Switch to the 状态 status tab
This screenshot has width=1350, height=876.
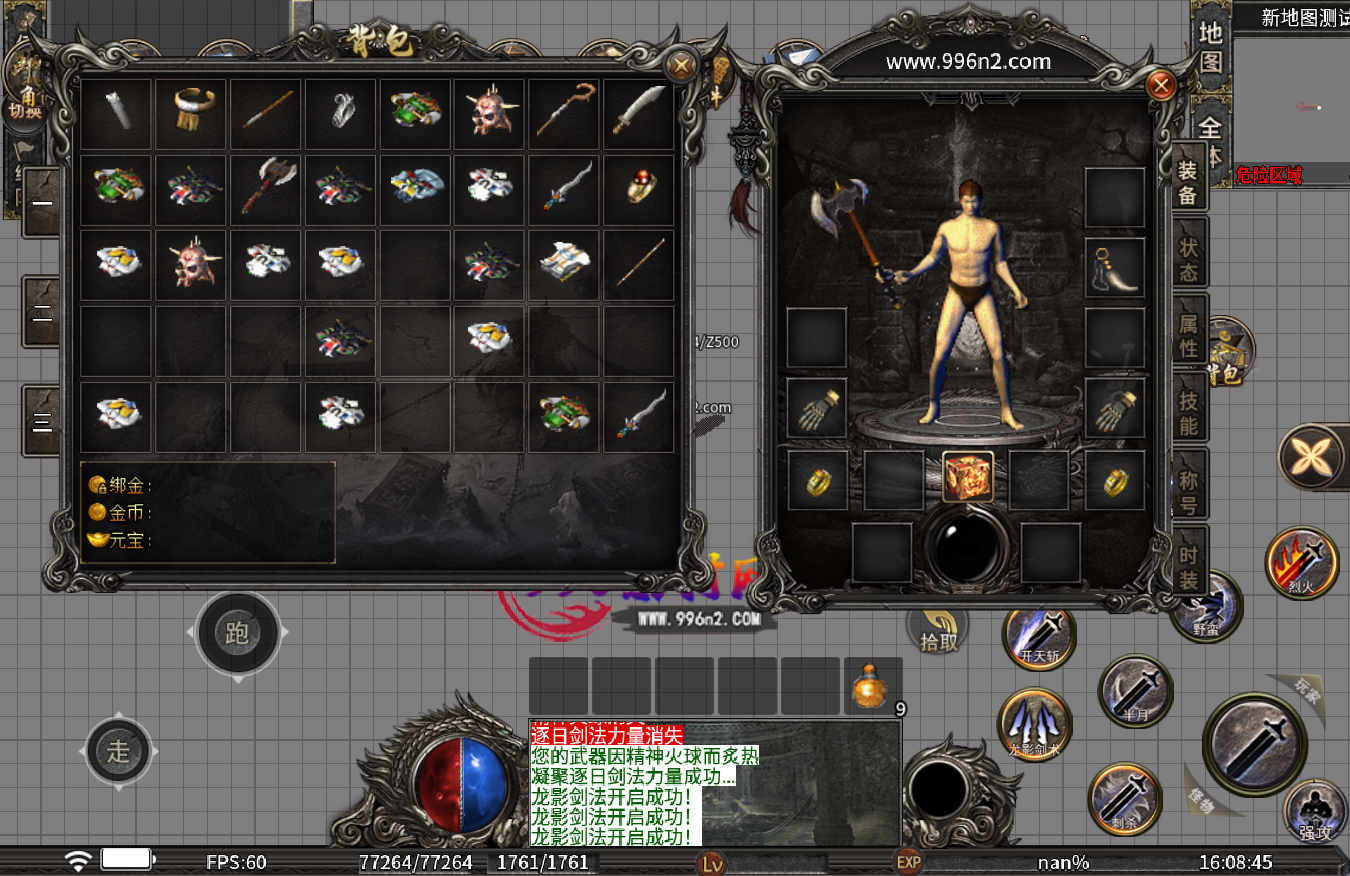1188,257
